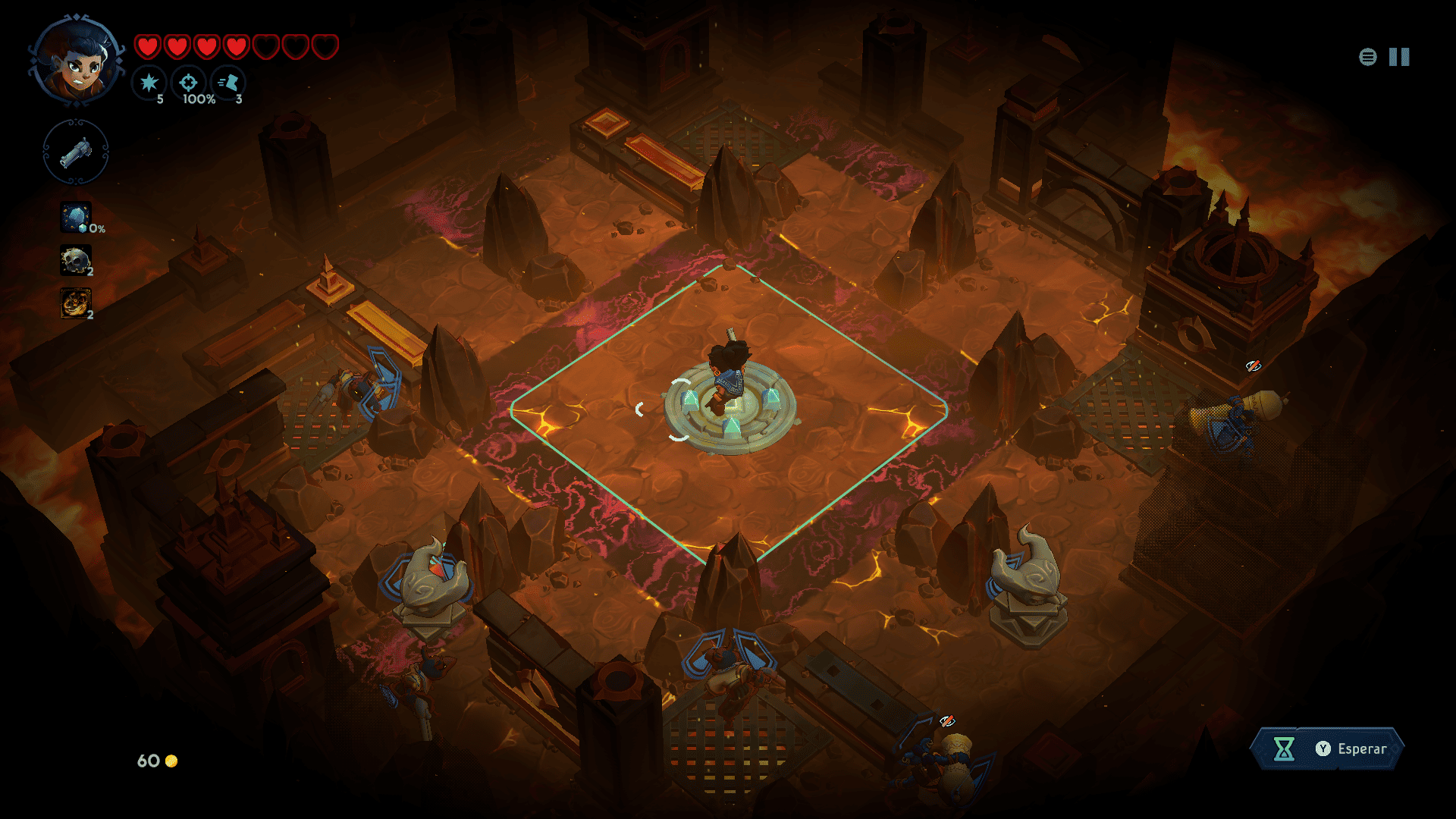Image resolution: width=1456 pixels, height=819 pixels.
Task: Choose the fiery swirl item icon
Action: click(76, 303)
